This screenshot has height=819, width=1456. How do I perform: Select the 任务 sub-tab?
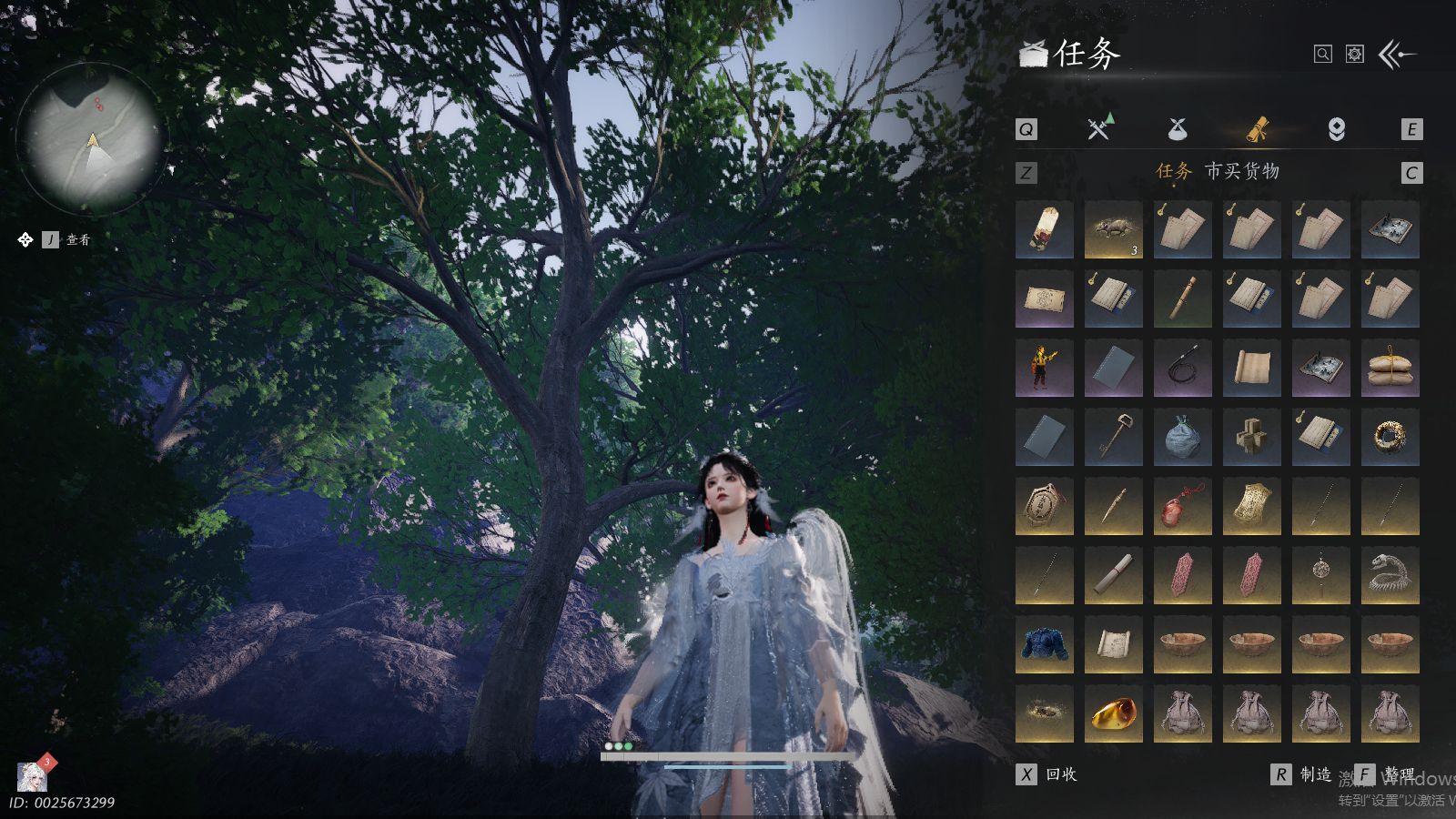click(x=1173, y=171)
